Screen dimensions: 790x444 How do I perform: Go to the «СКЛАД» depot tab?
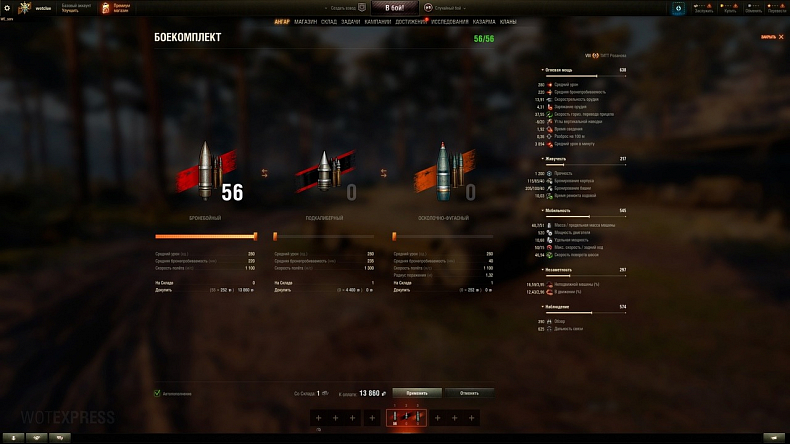coord(329,20)
